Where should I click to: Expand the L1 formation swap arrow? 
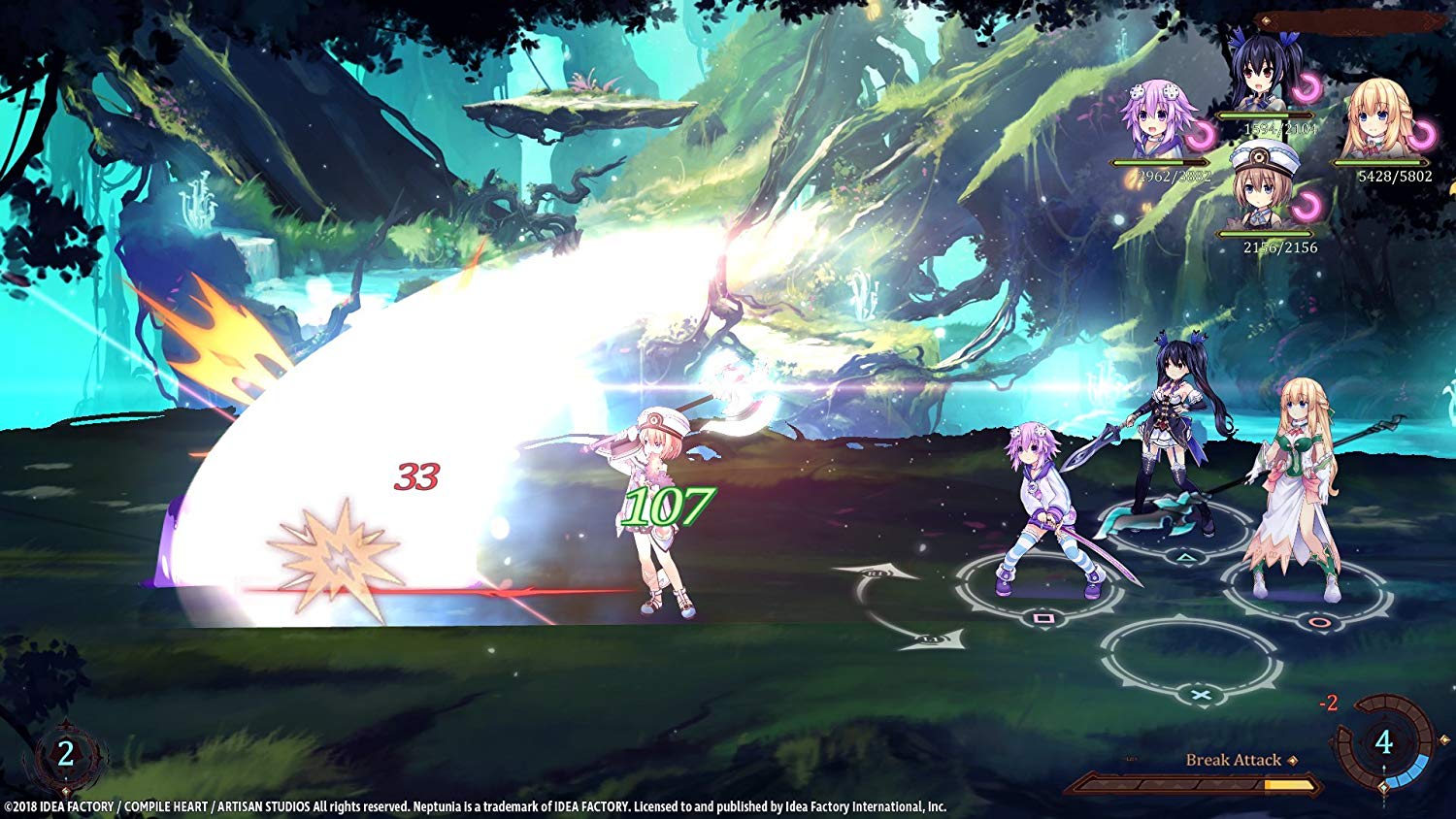tap(930, 640)
